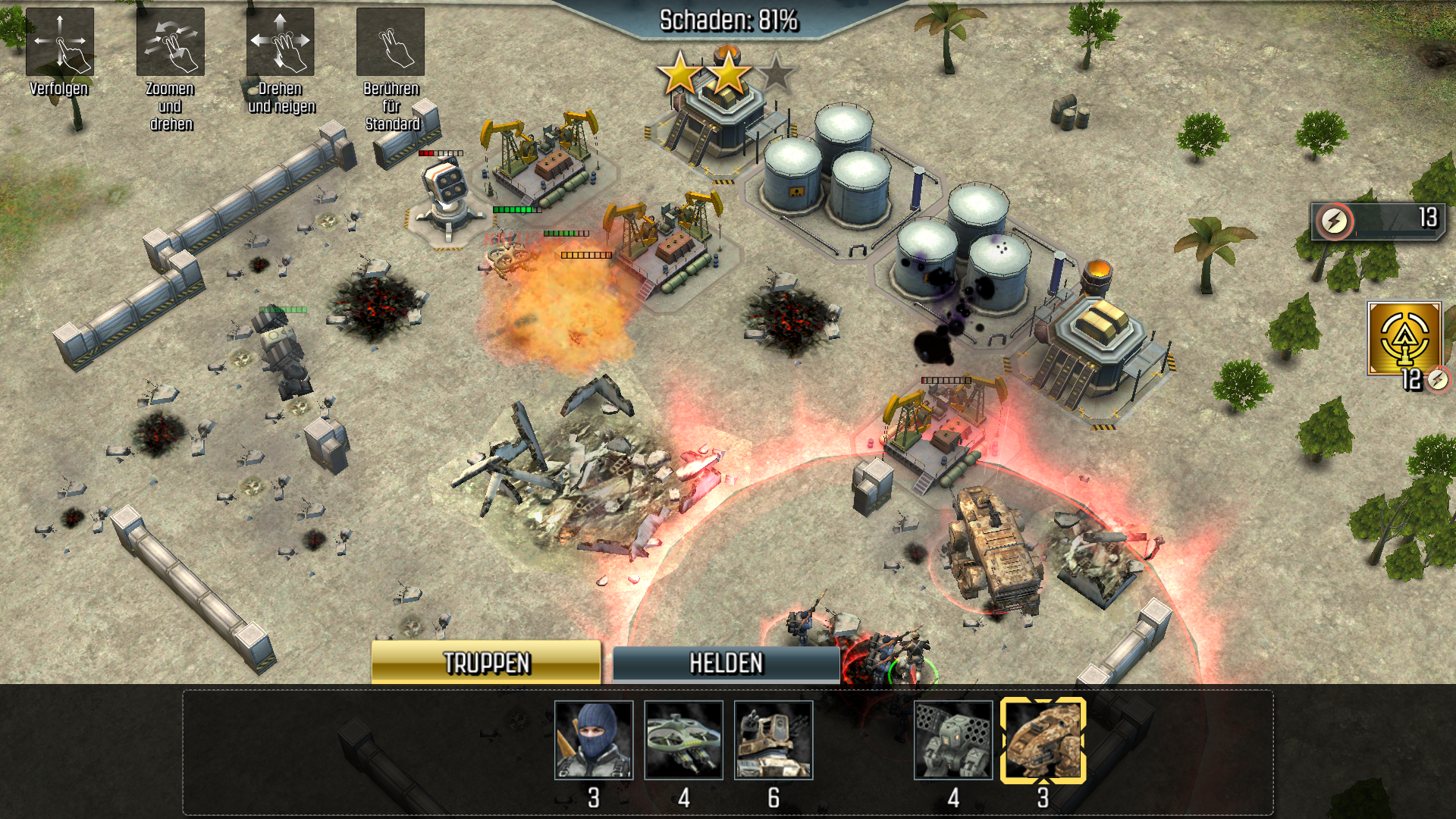Pick the desert gunner troop slot

[773, 740]
